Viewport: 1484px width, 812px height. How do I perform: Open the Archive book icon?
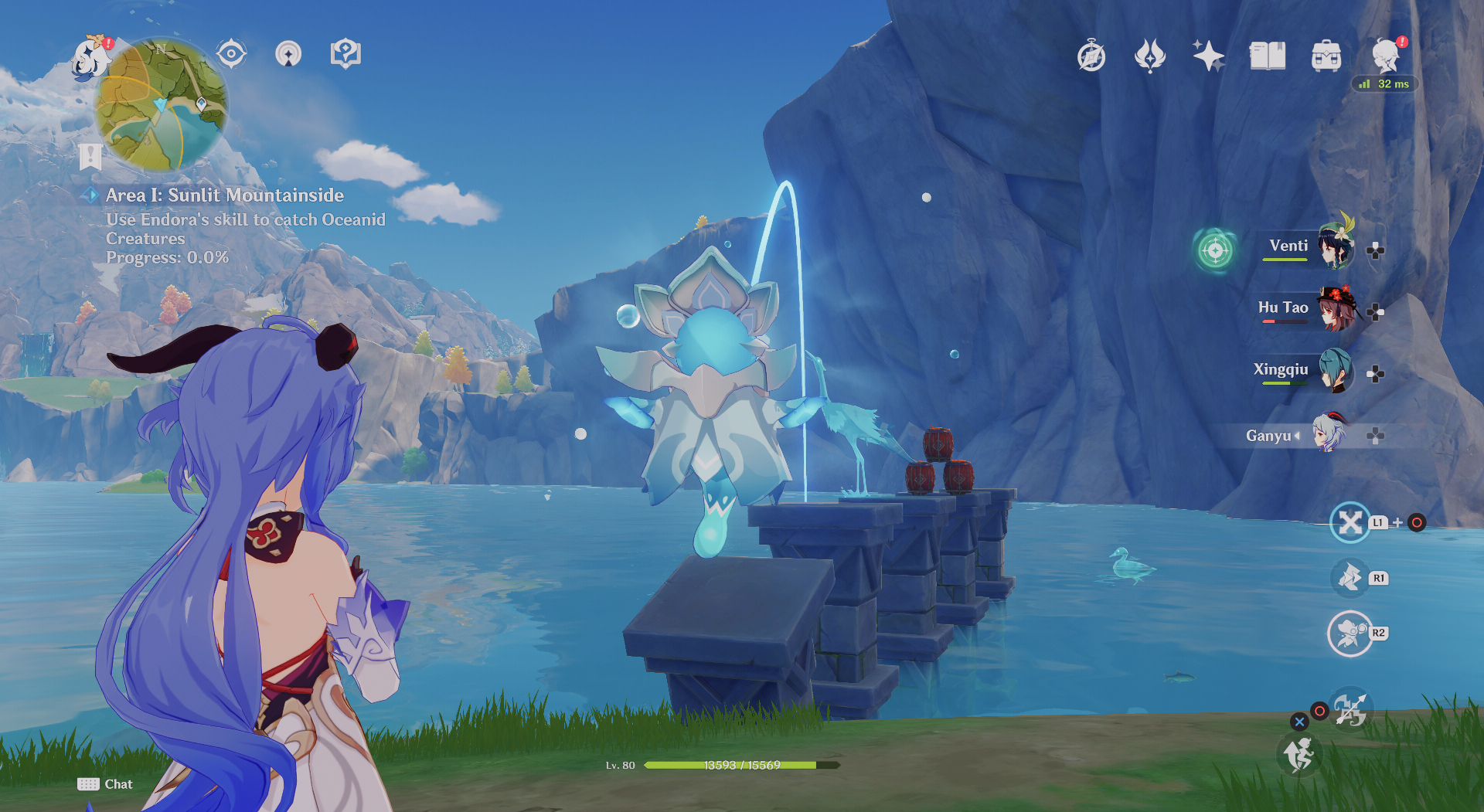pyautogui.click(x=1266, y=56)
